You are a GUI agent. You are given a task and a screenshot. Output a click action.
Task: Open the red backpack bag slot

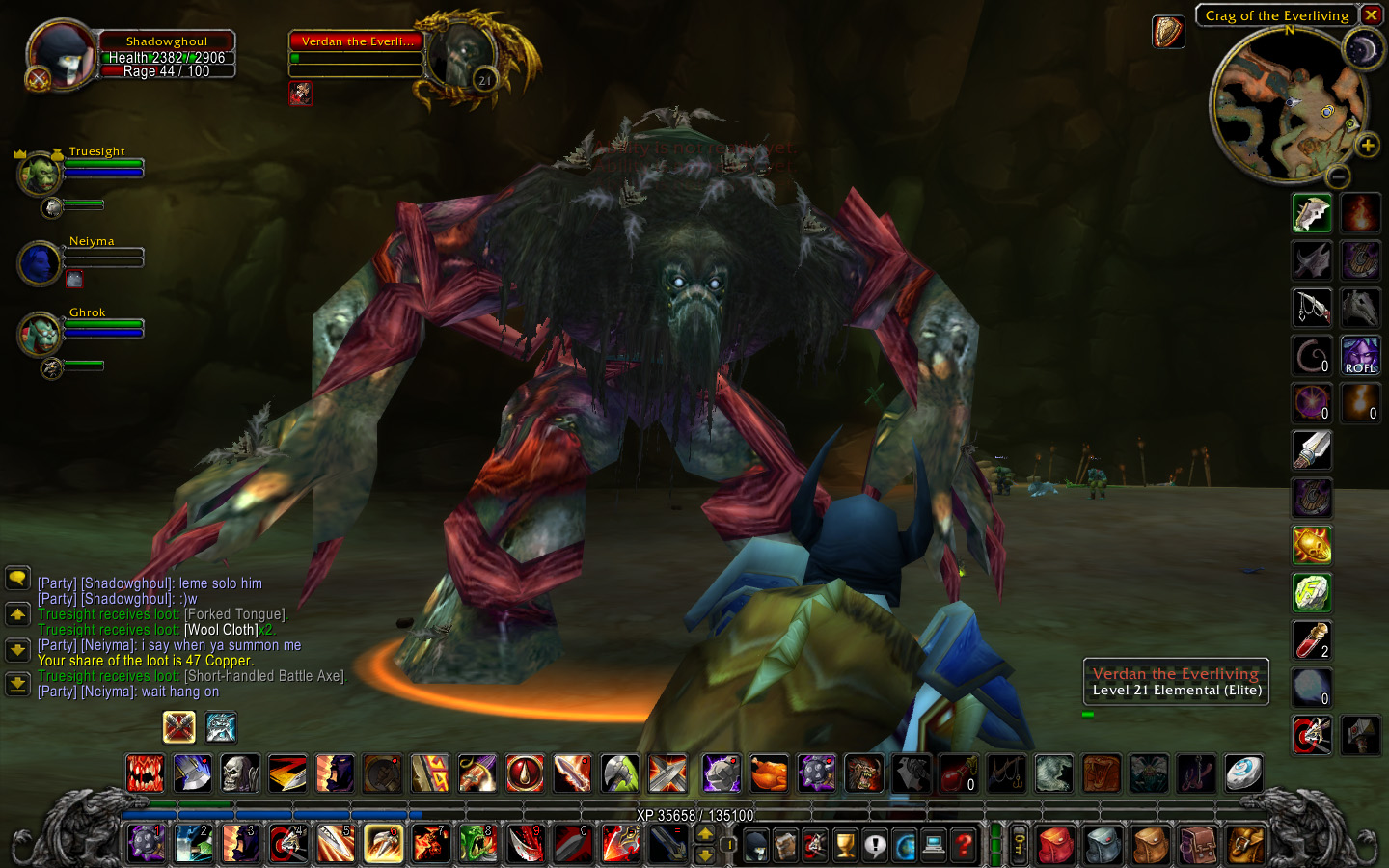pos(1056,846)
